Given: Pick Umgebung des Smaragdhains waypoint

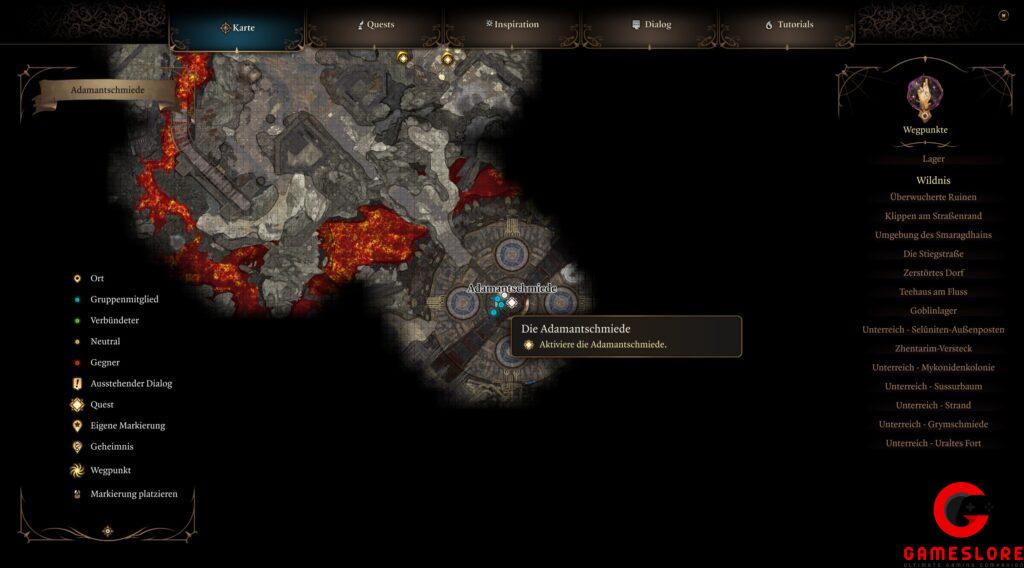Looking at the screenshot, I should point(933,235).
